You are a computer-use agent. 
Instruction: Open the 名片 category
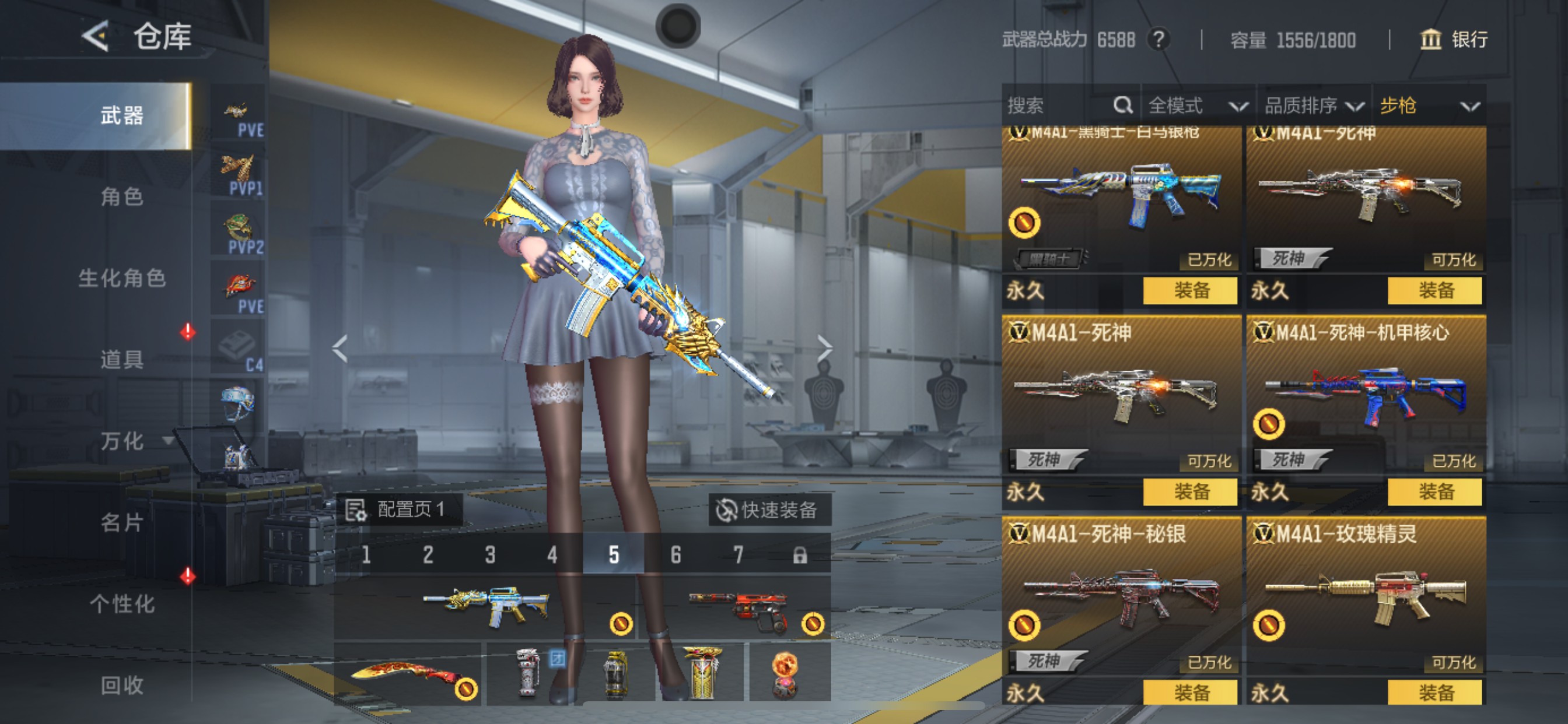click(x=122, y=522)
